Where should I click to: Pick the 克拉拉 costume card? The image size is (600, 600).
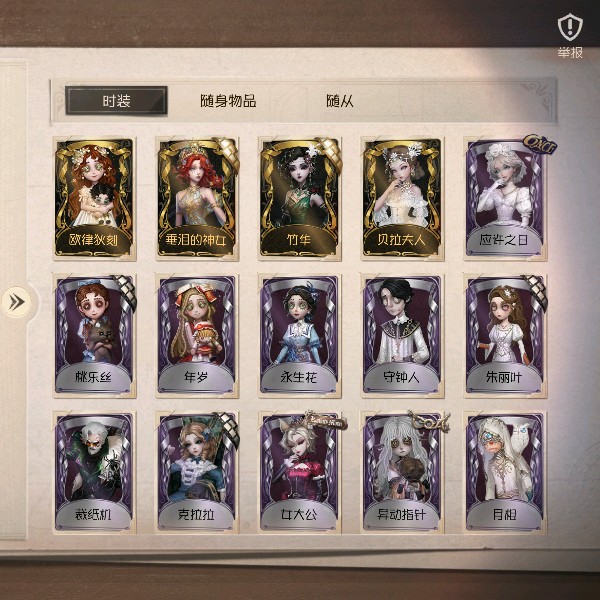click(x=197, y=472)
